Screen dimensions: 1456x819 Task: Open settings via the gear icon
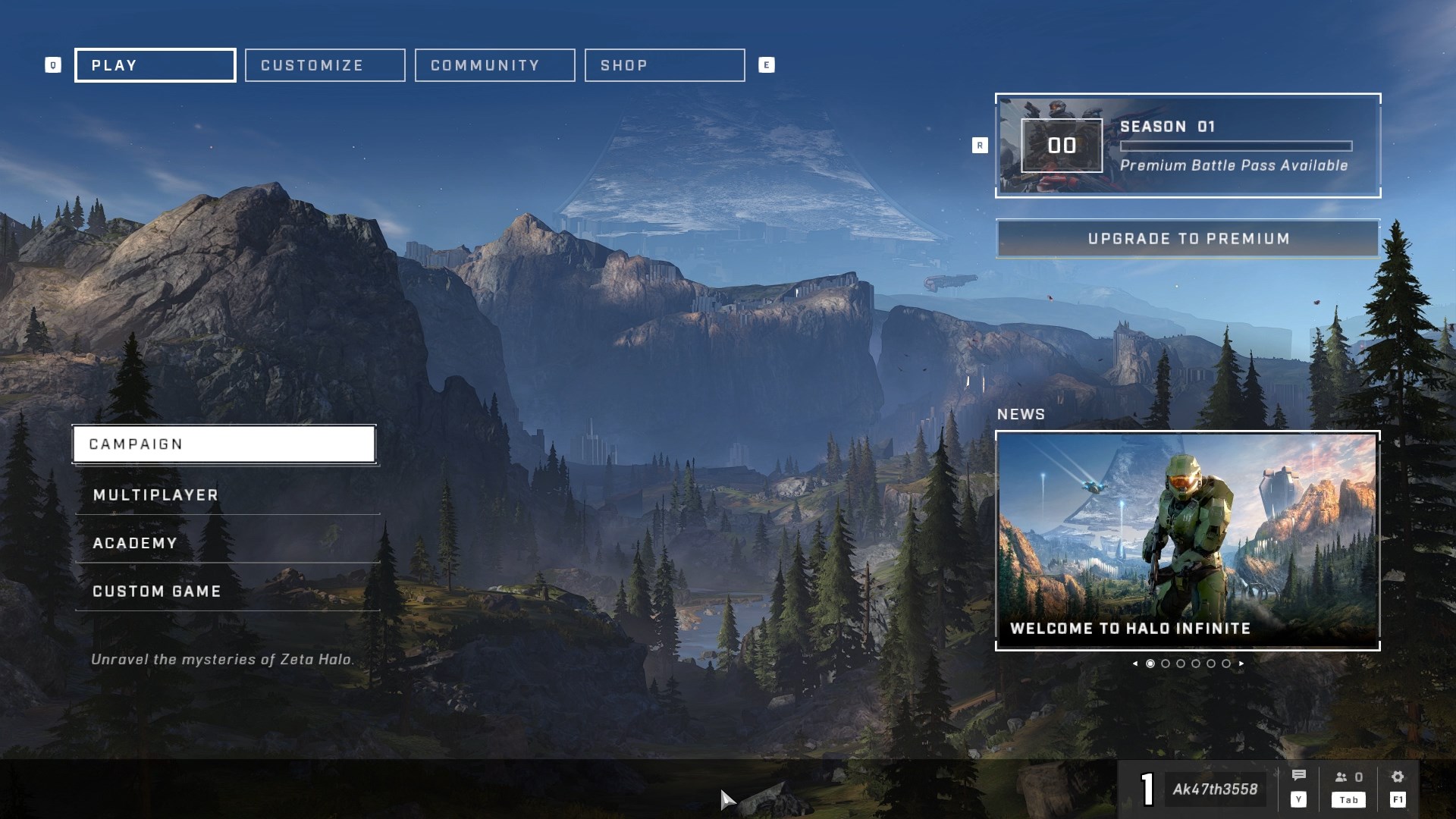1398,777
